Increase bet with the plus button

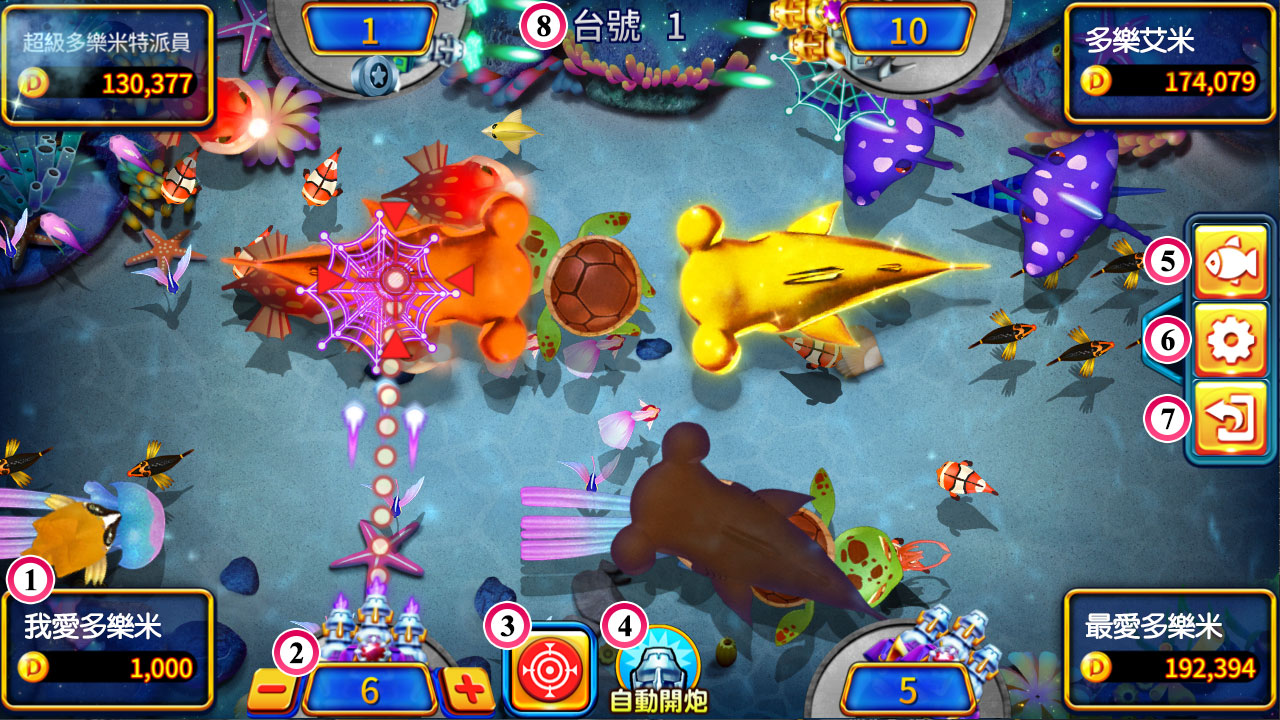point(468,690)
